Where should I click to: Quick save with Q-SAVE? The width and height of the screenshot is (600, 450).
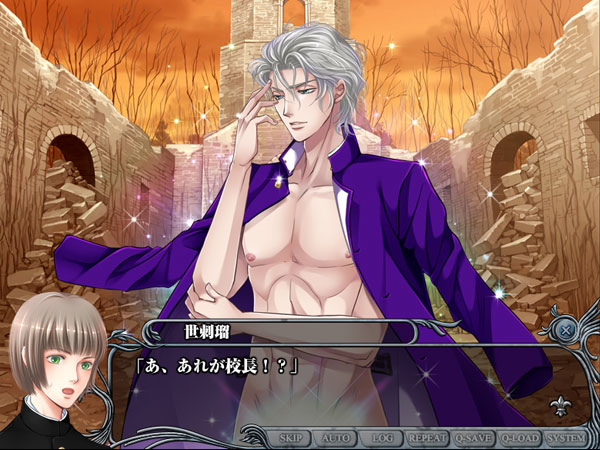(473, 437)
